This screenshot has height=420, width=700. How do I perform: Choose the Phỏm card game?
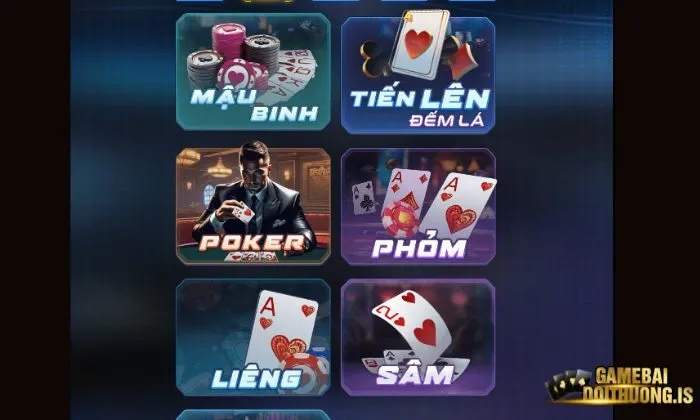418,207
